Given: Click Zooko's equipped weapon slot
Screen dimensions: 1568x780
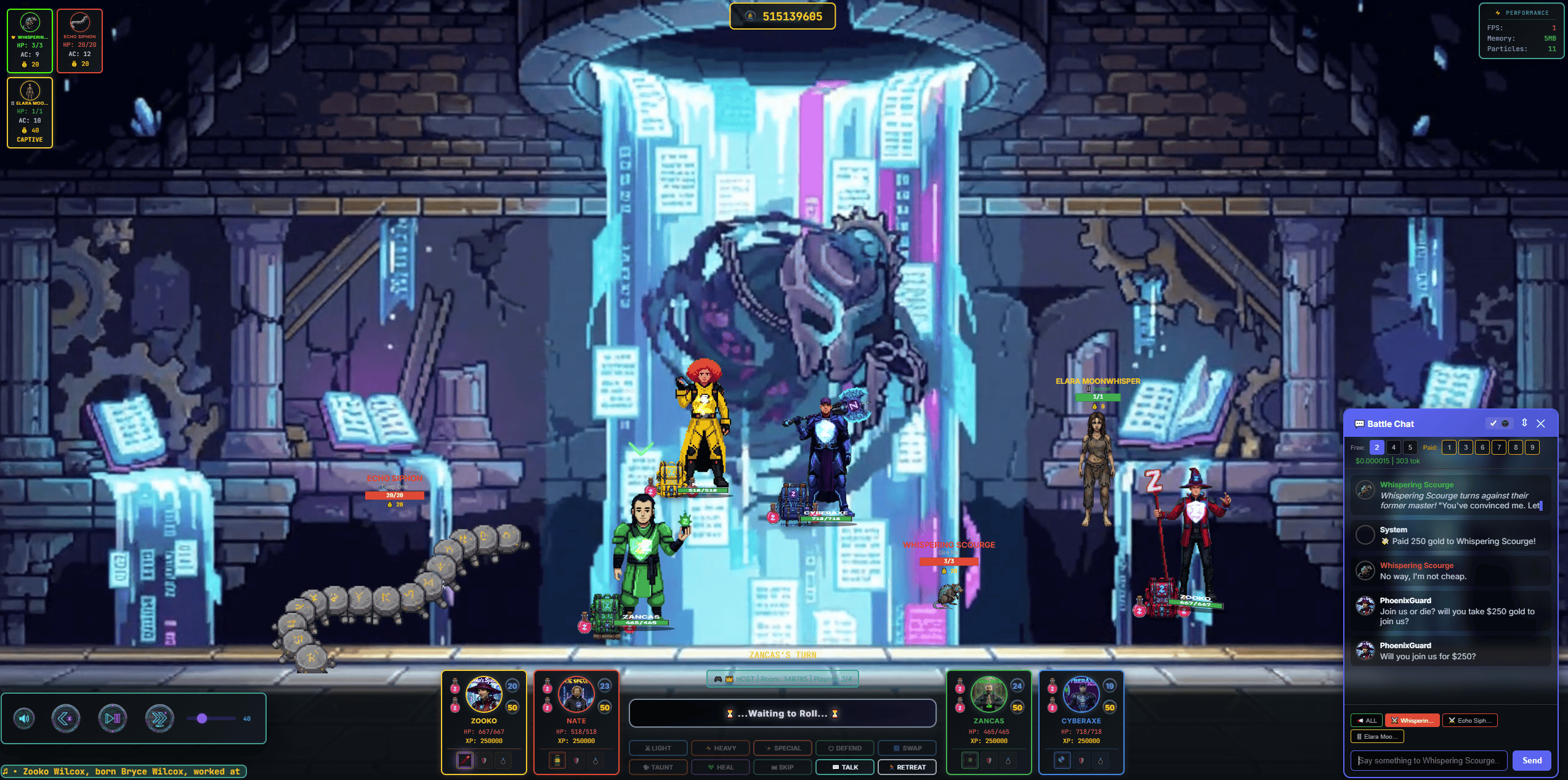Looking at the screenshot, I should [x=464, y=760].
